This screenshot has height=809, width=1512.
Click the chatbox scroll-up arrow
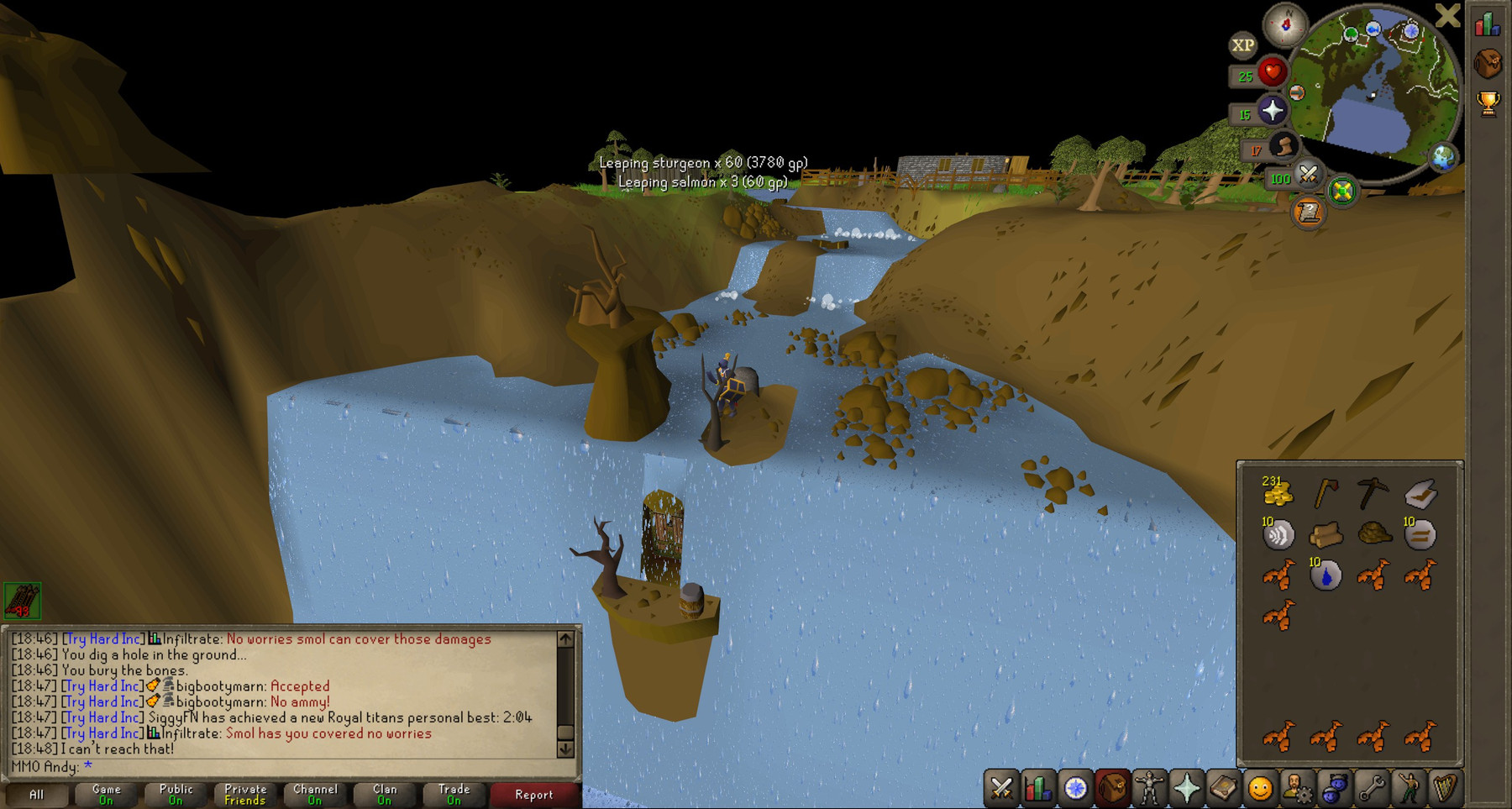click(x=564, y=638)
